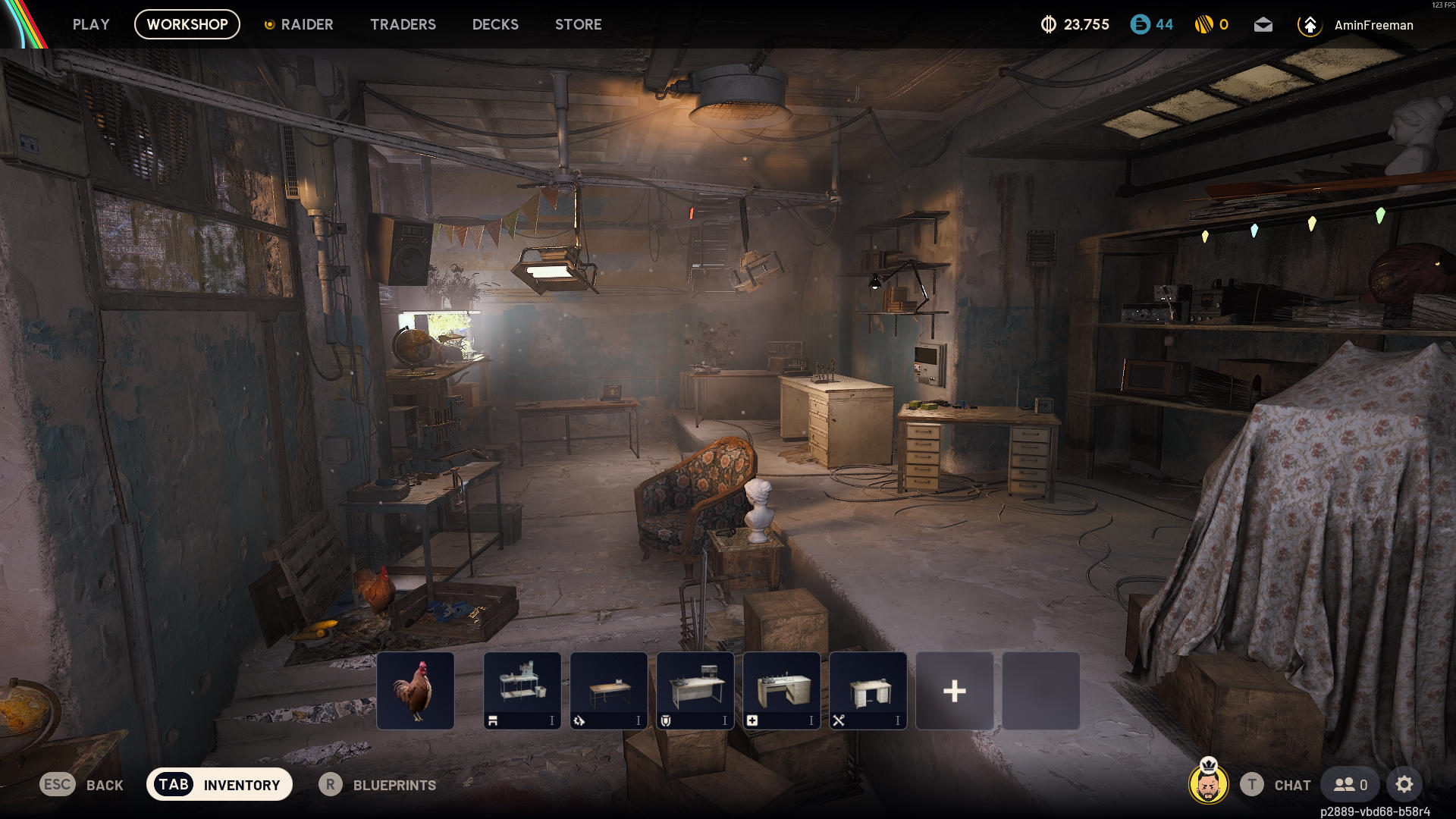Open the mail envelope inbox
Image resolution: width=1456 pixels, height=819 pixels.
(x=1263, y=25)
